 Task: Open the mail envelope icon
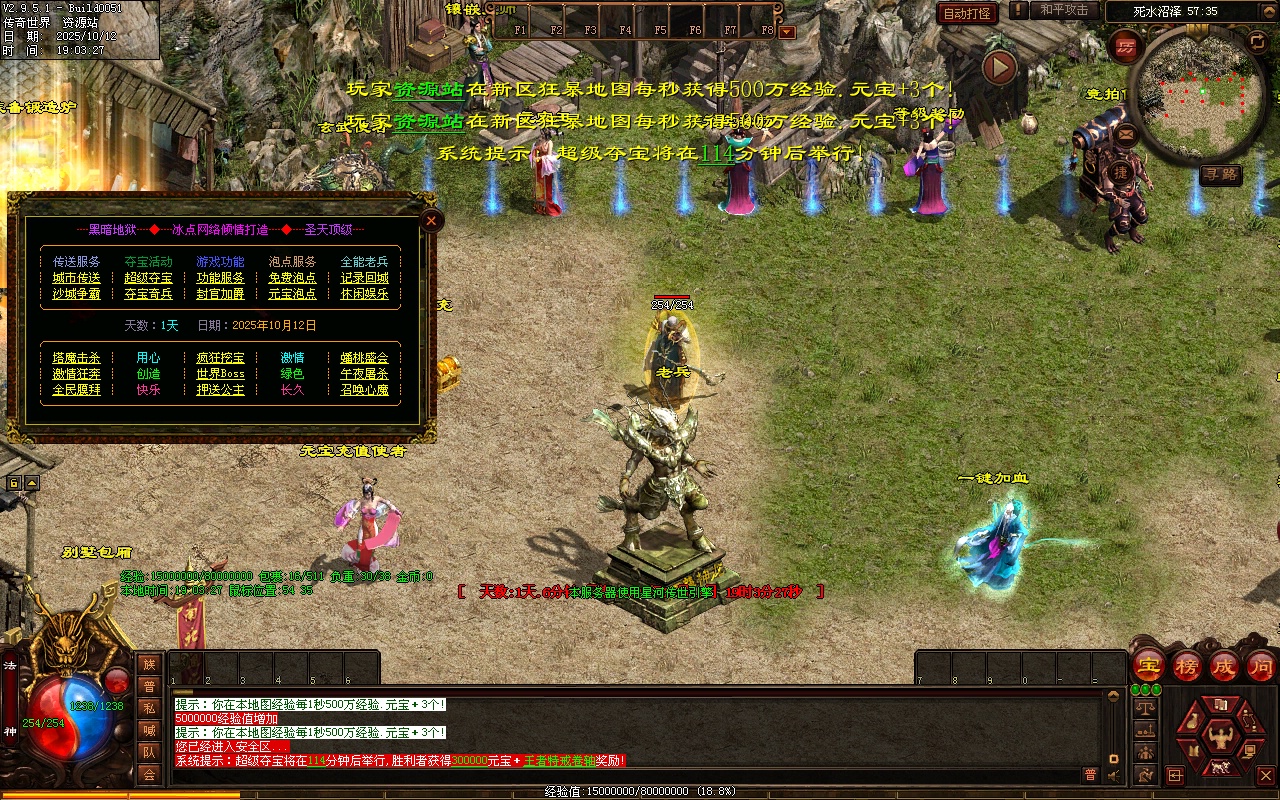1127,133
